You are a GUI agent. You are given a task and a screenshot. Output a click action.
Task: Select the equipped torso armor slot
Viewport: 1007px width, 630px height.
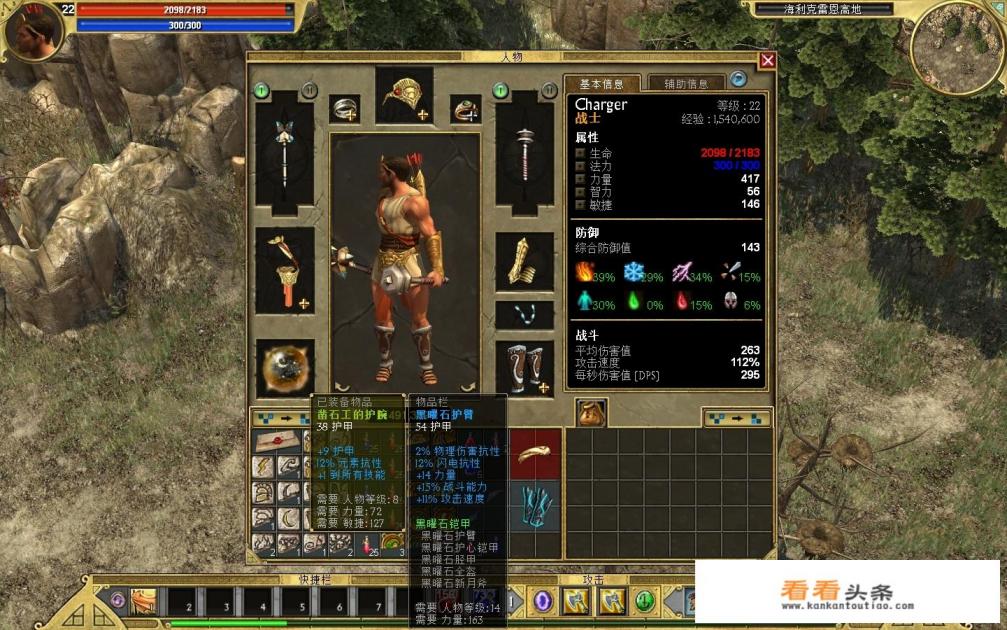pyautogui.click(x=284, y=270)
